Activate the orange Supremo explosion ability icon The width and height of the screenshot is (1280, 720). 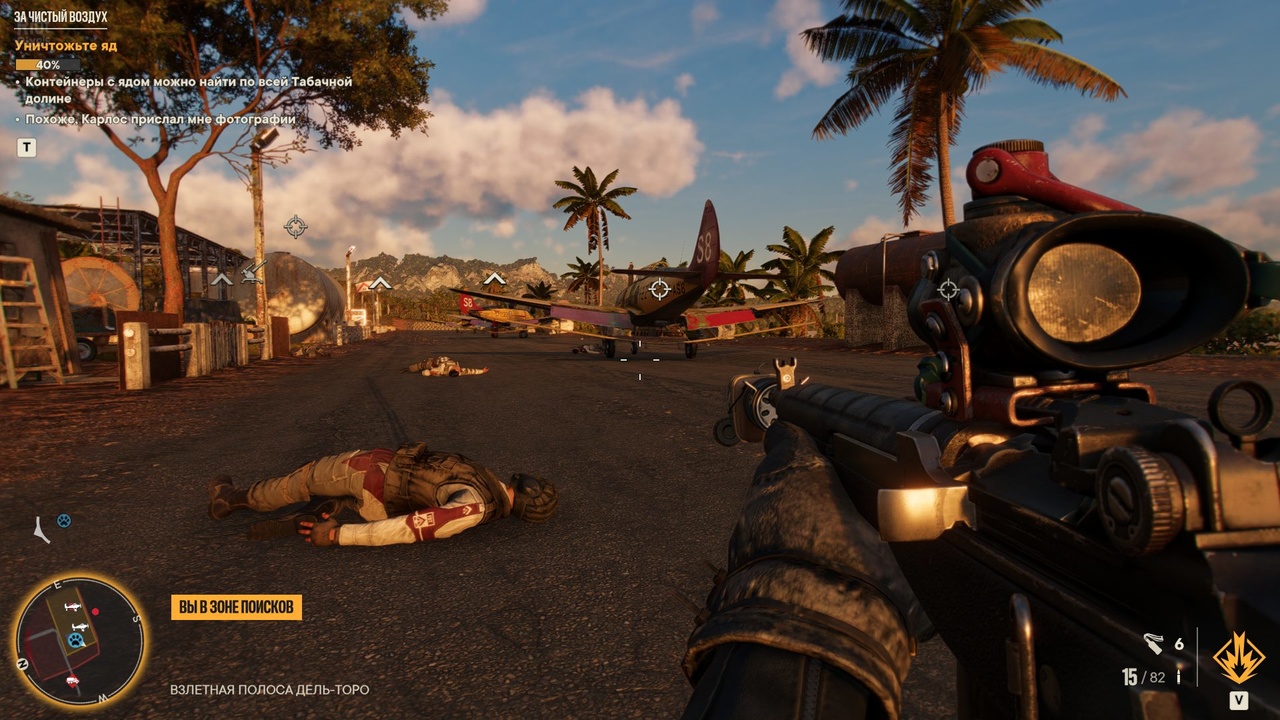pyautogui.click(x=1238, y=658)
